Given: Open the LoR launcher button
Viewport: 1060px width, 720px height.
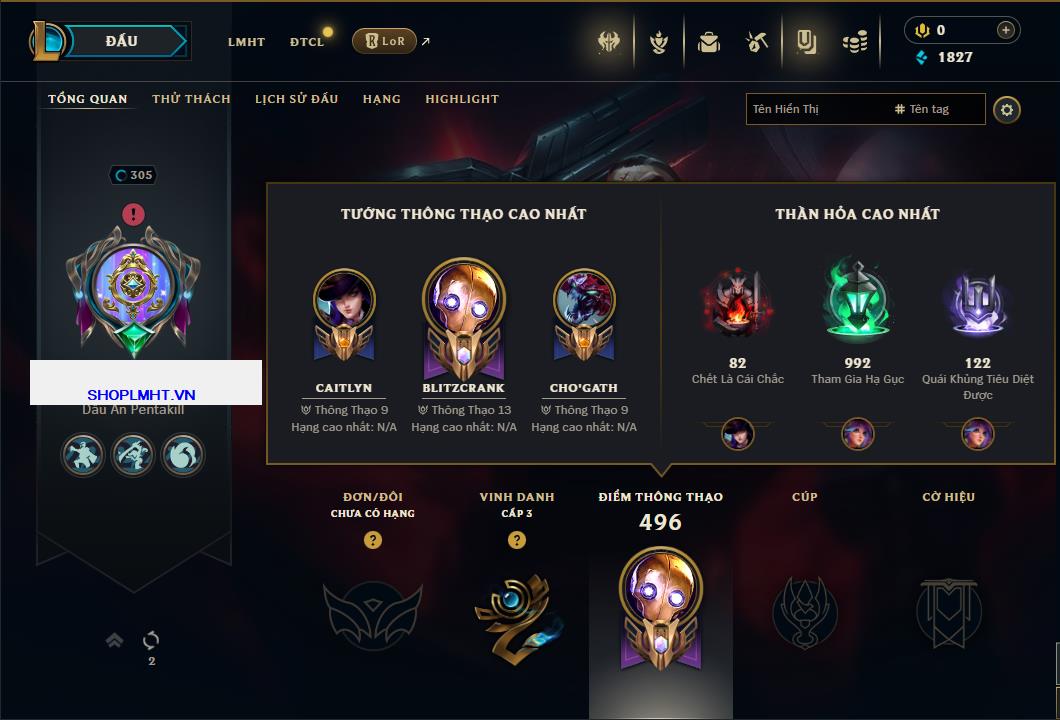Looking at the screenshot, I should (x=384, y=41).
